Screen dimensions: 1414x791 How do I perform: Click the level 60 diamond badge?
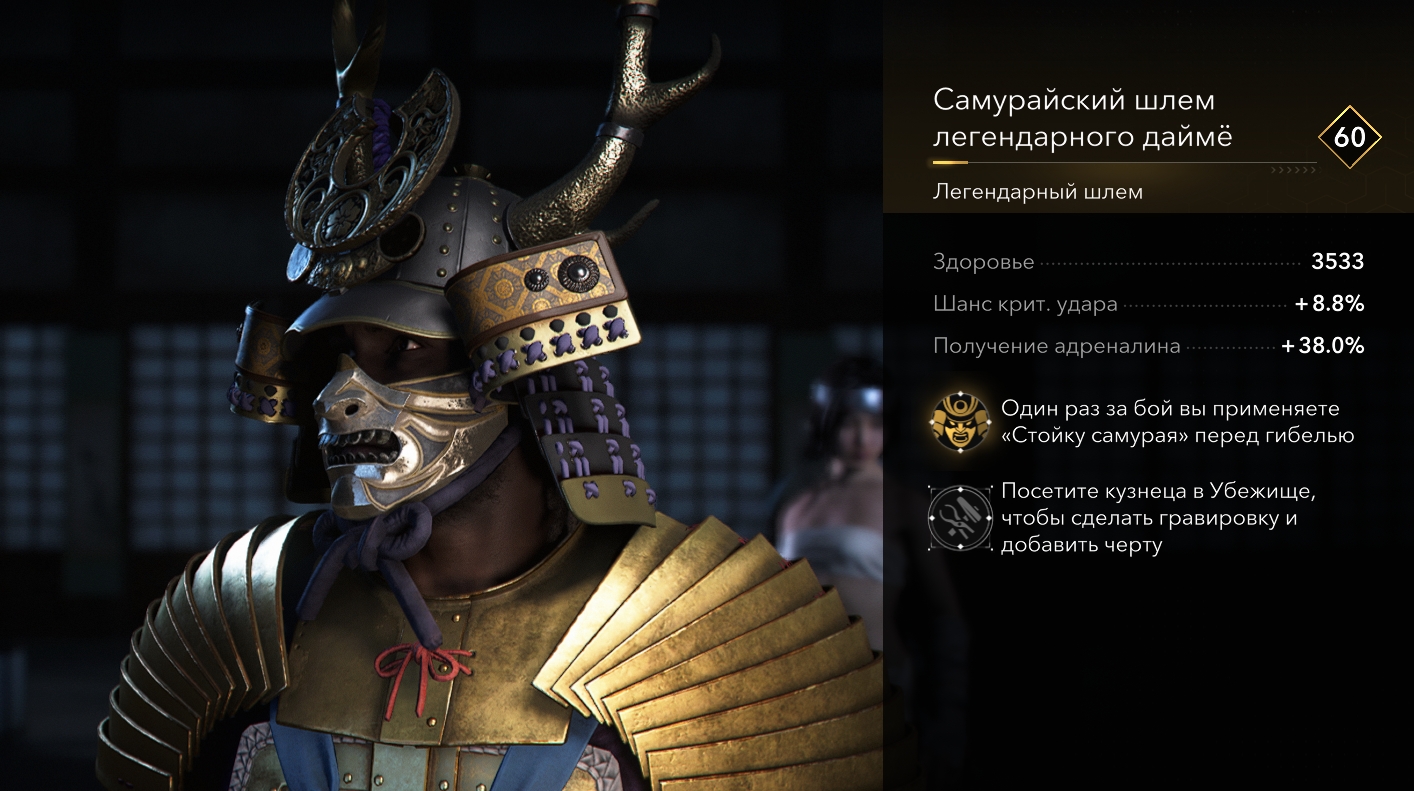coord(1349,137)
